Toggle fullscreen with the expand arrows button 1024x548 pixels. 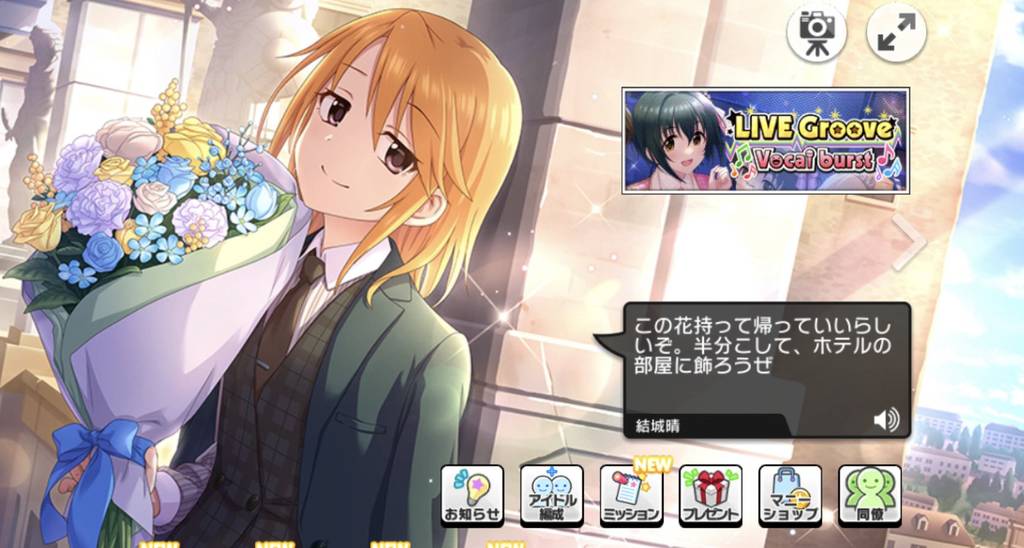pos(896,32)
